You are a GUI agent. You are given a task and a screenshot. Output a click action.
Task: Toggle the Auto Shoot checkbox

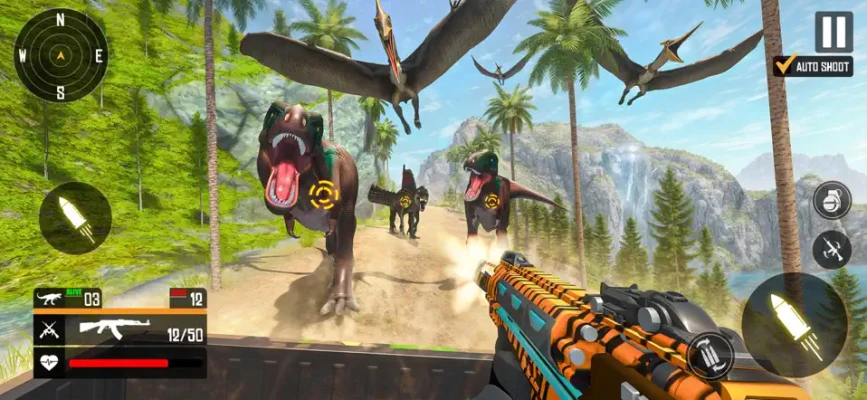tap(785, 66)
